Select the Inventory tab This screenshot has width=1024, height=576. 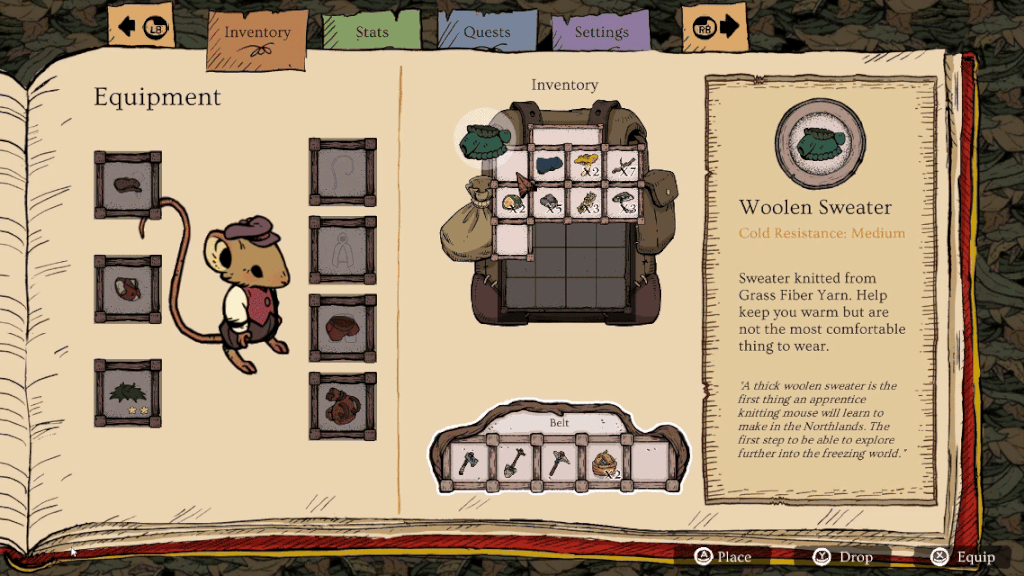coord(257,33)
